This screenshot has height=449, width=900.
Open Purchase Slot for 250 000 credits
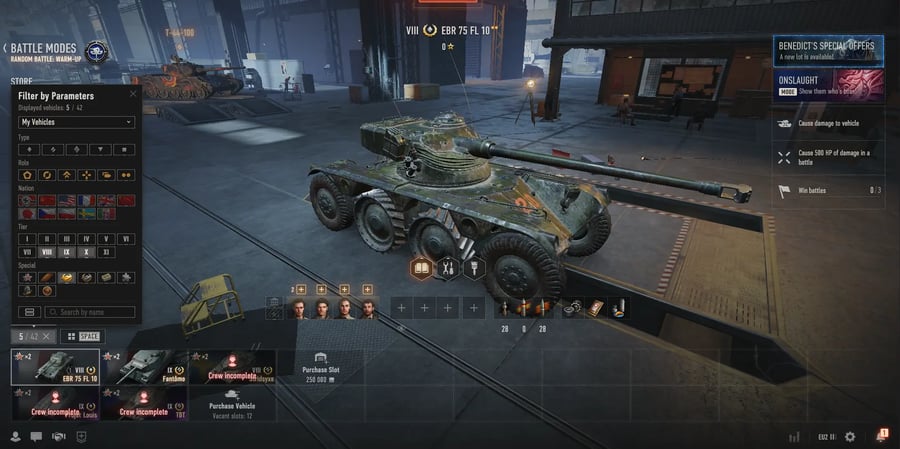[320, 364]
